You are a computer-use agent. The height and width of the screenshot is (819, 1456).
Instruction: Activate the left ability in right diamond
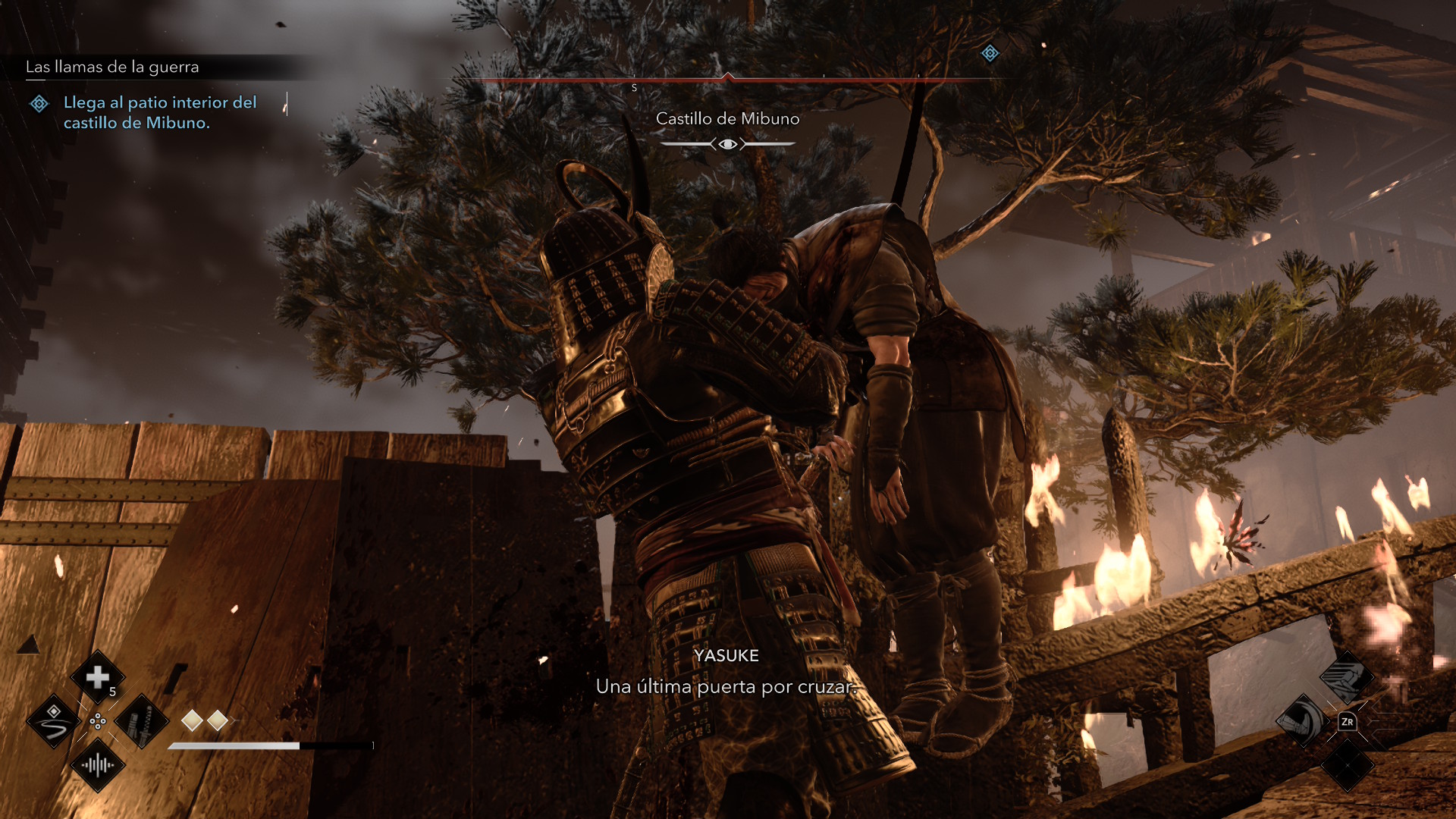pos(1303,721)
